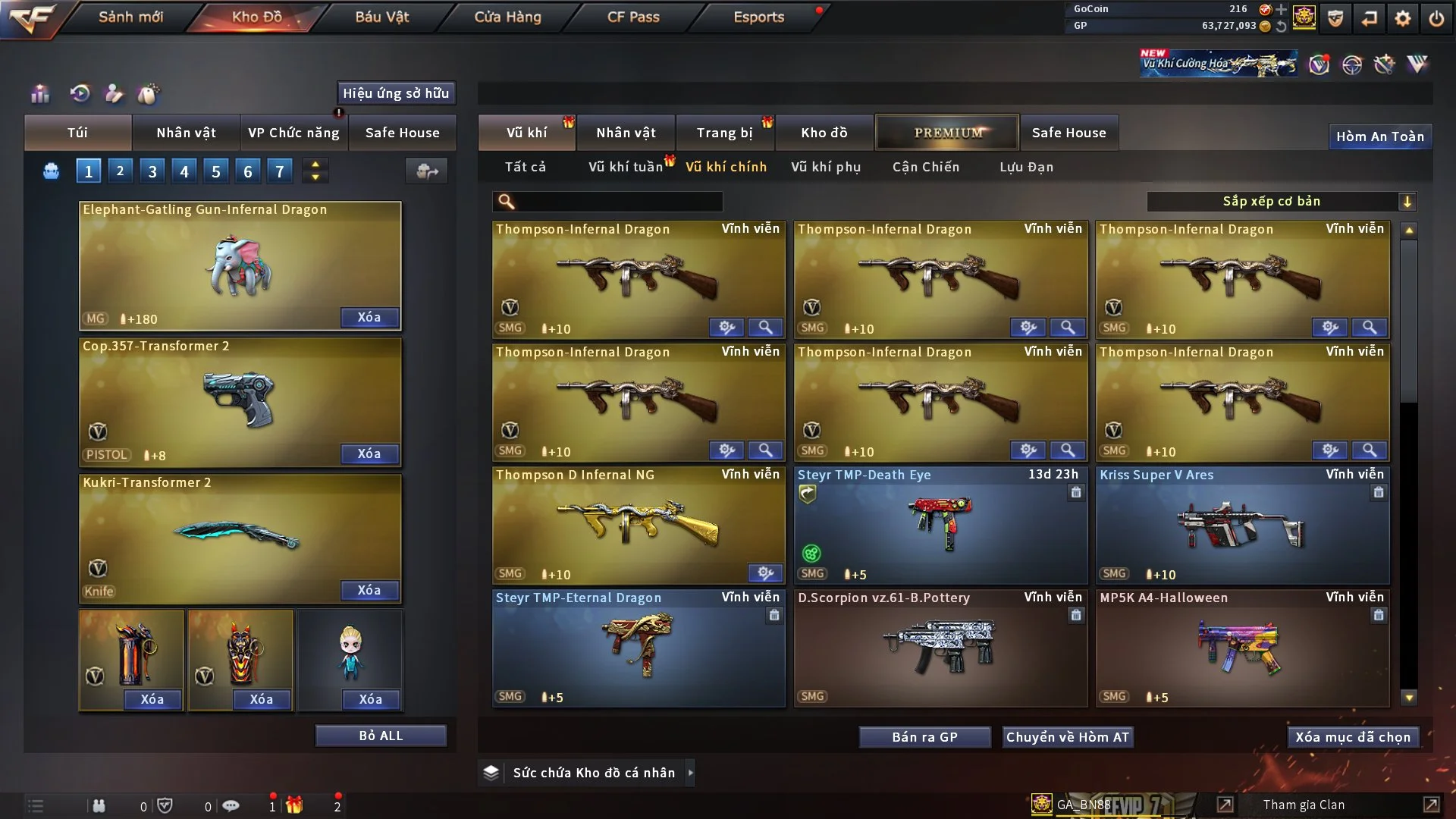Click Chuyển về Hòm AT button

click(x=1067, y=737)
